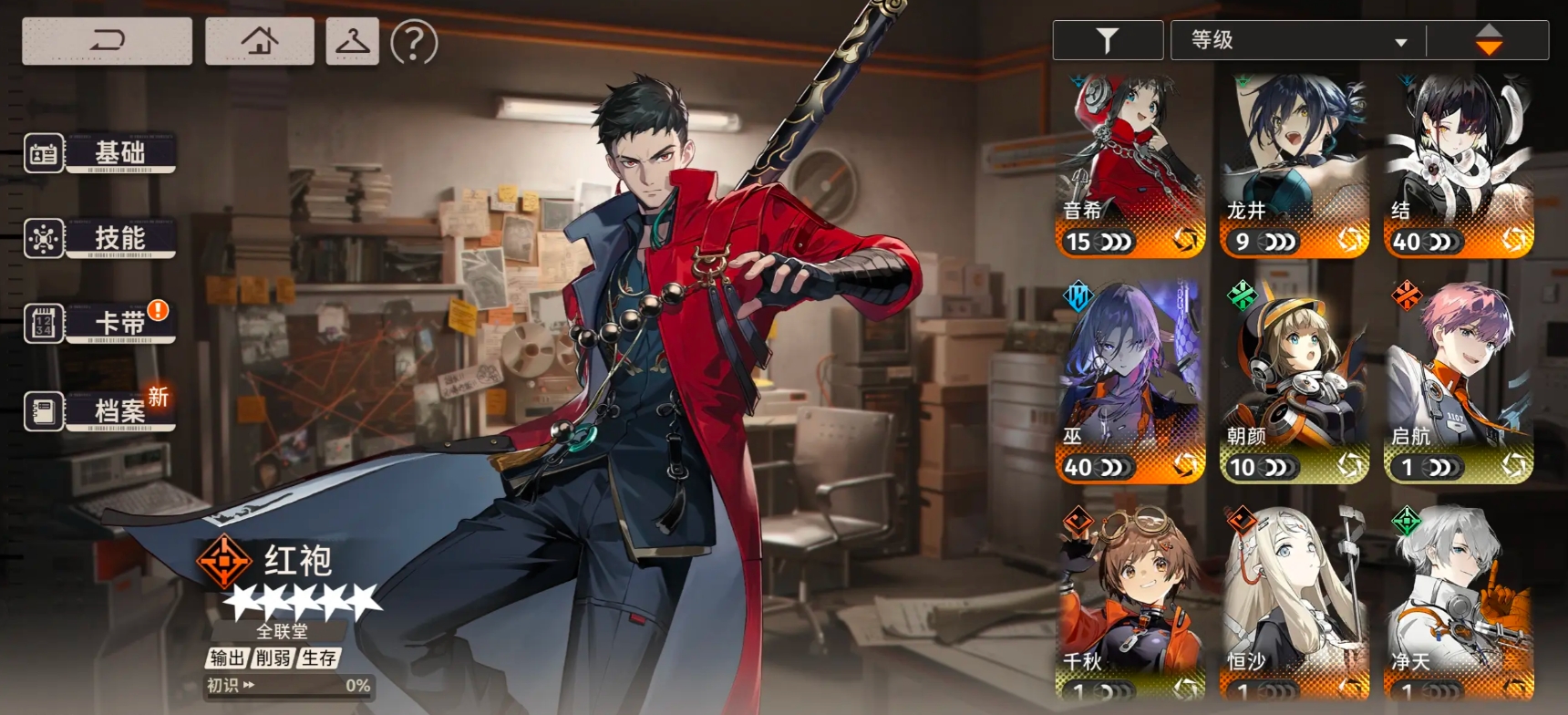Select character 启航

1459,383
